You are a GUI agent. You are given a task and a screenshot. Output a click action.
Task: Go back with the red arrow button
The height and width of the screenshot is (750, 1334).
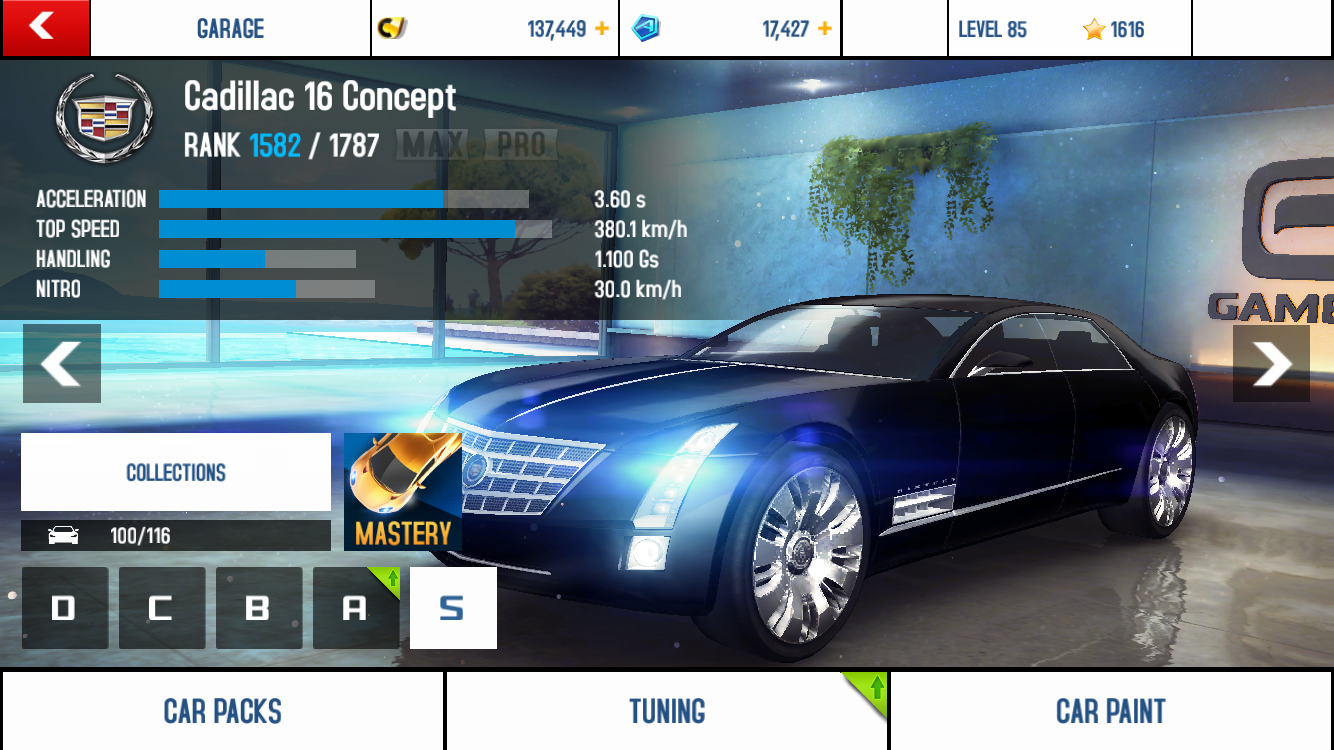[45, 28]
